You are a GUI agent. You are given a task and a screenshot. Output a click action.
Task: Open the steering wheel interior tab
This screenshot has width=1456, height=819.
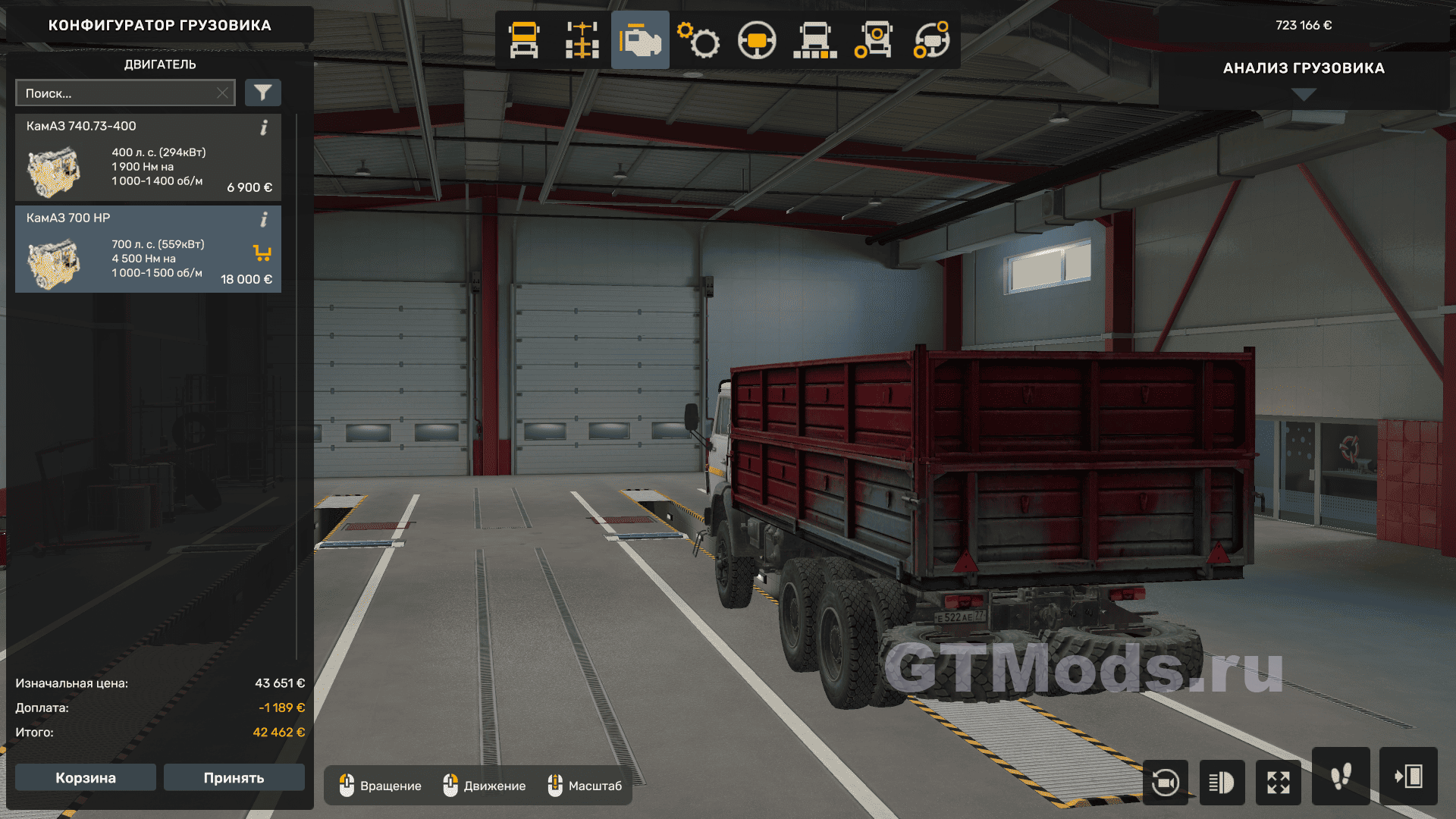(x=757, y=40)
